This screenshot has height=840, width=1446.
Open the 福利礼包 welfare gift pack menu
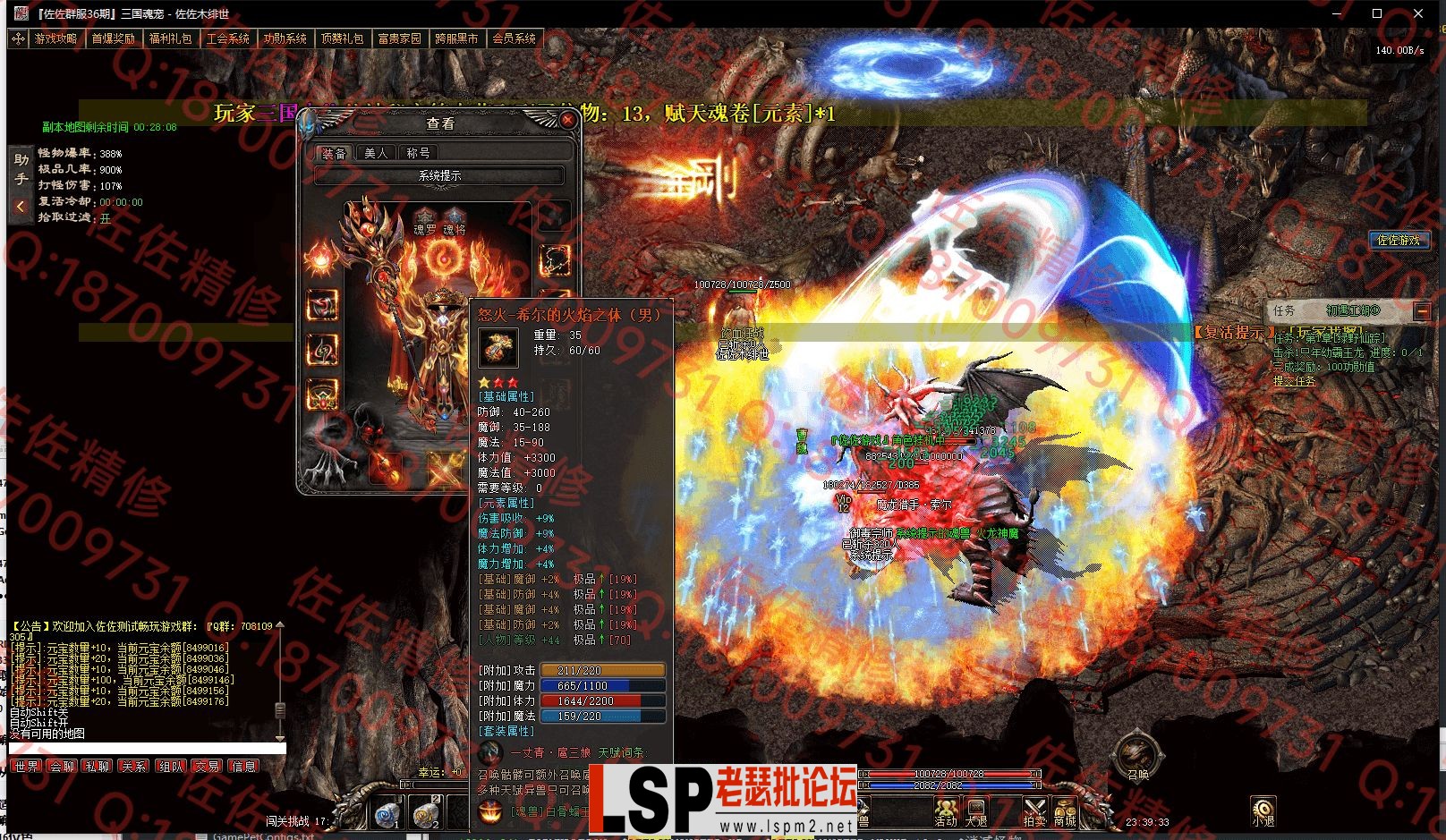click(x=170, y=38)
